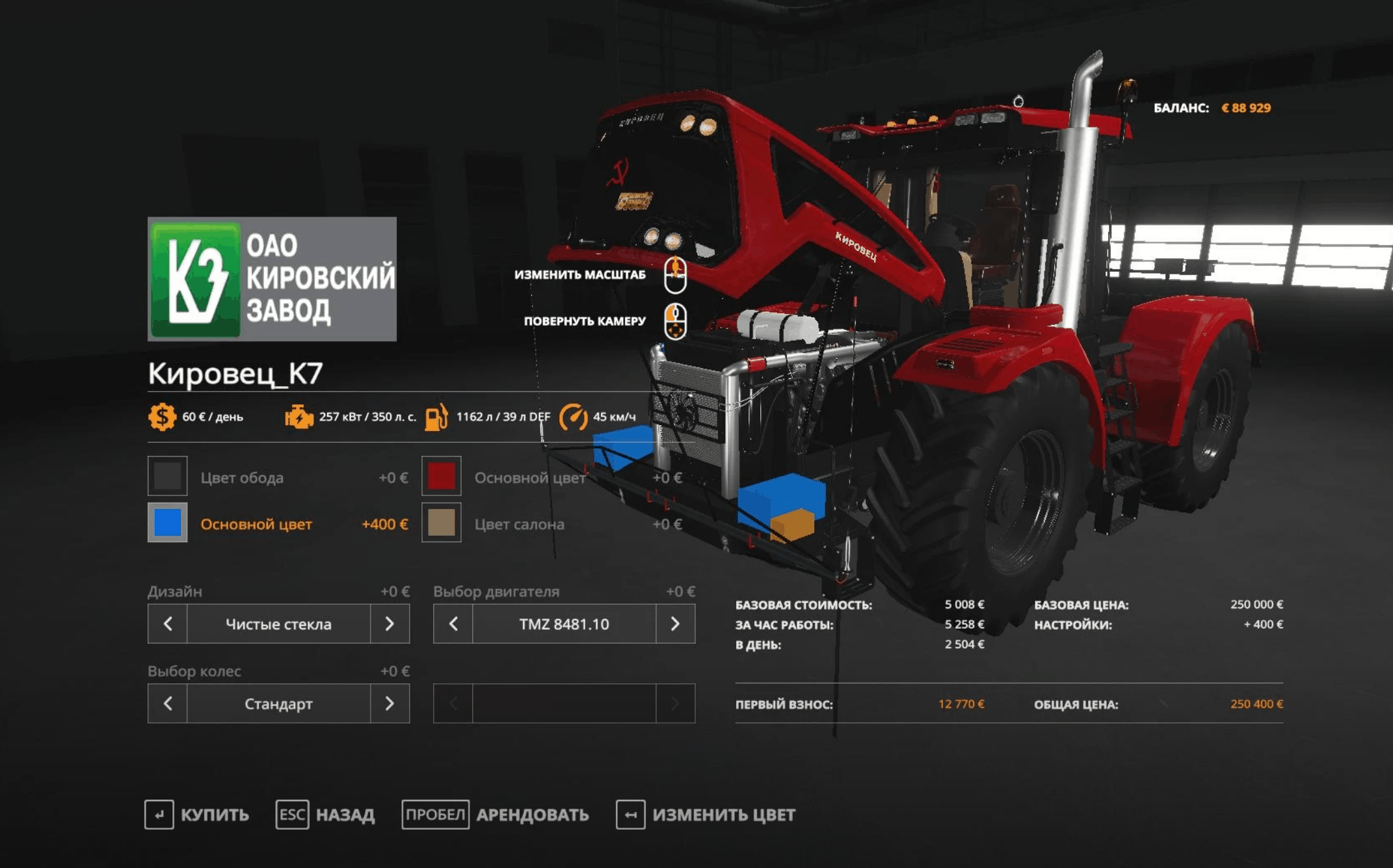This screenshot has width=1393, height=868.
Task: Advance Дизайн option with right arrow
Action: pyautogui.click(x=390, y=624)
